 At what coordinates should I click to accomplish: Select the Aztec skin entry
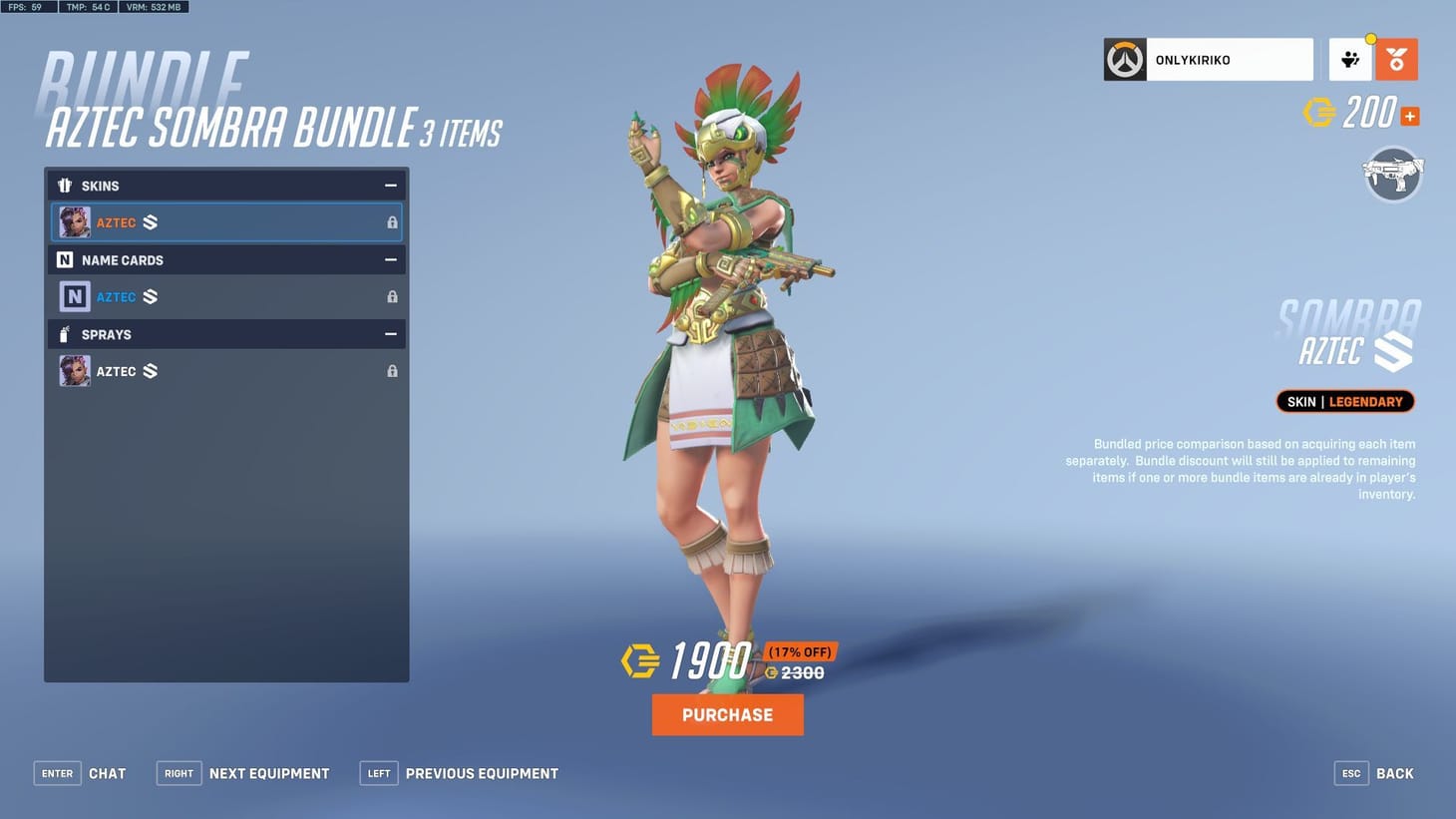226,221
